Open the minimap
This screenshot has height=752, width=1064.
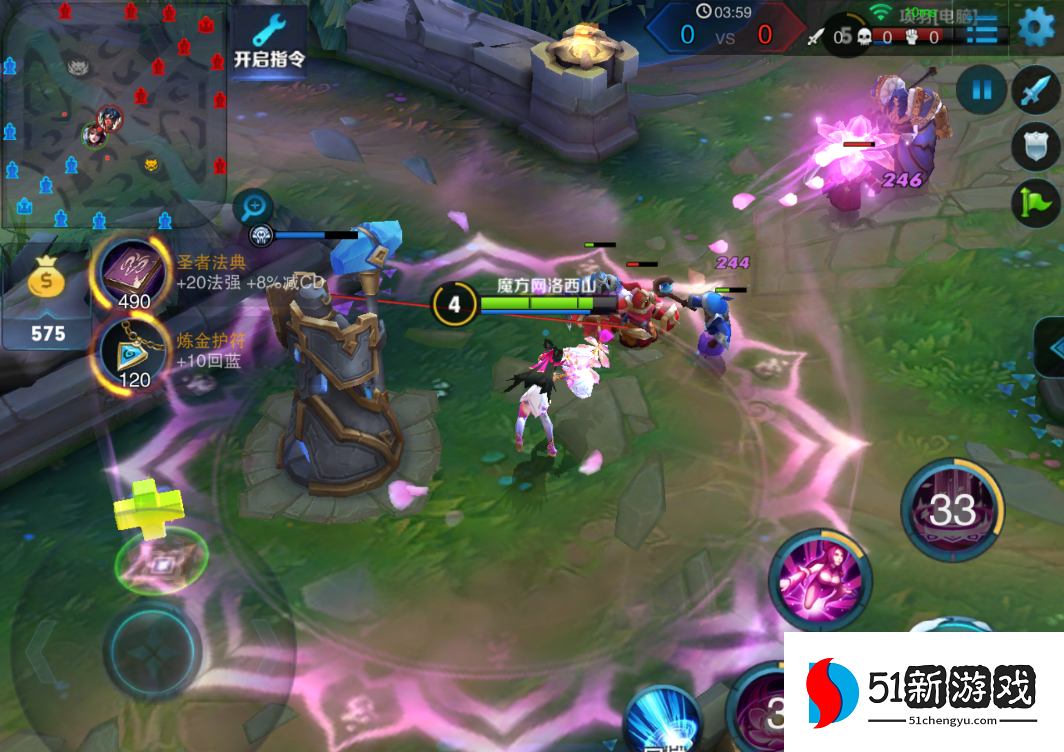pos(113,112)
